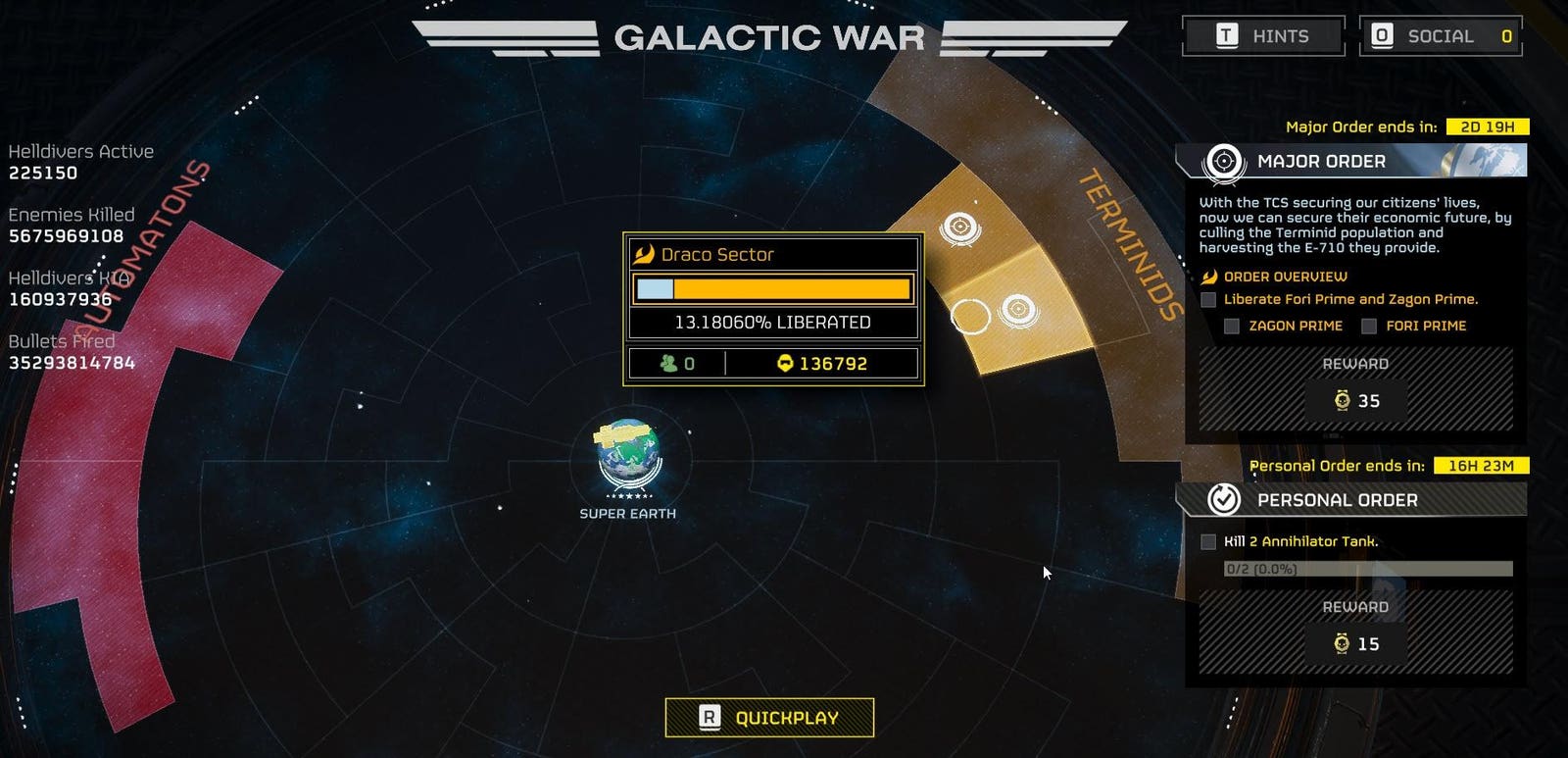Select the empty ring planet marker
The image size is (1568, 758).
[x=970, y=316]
